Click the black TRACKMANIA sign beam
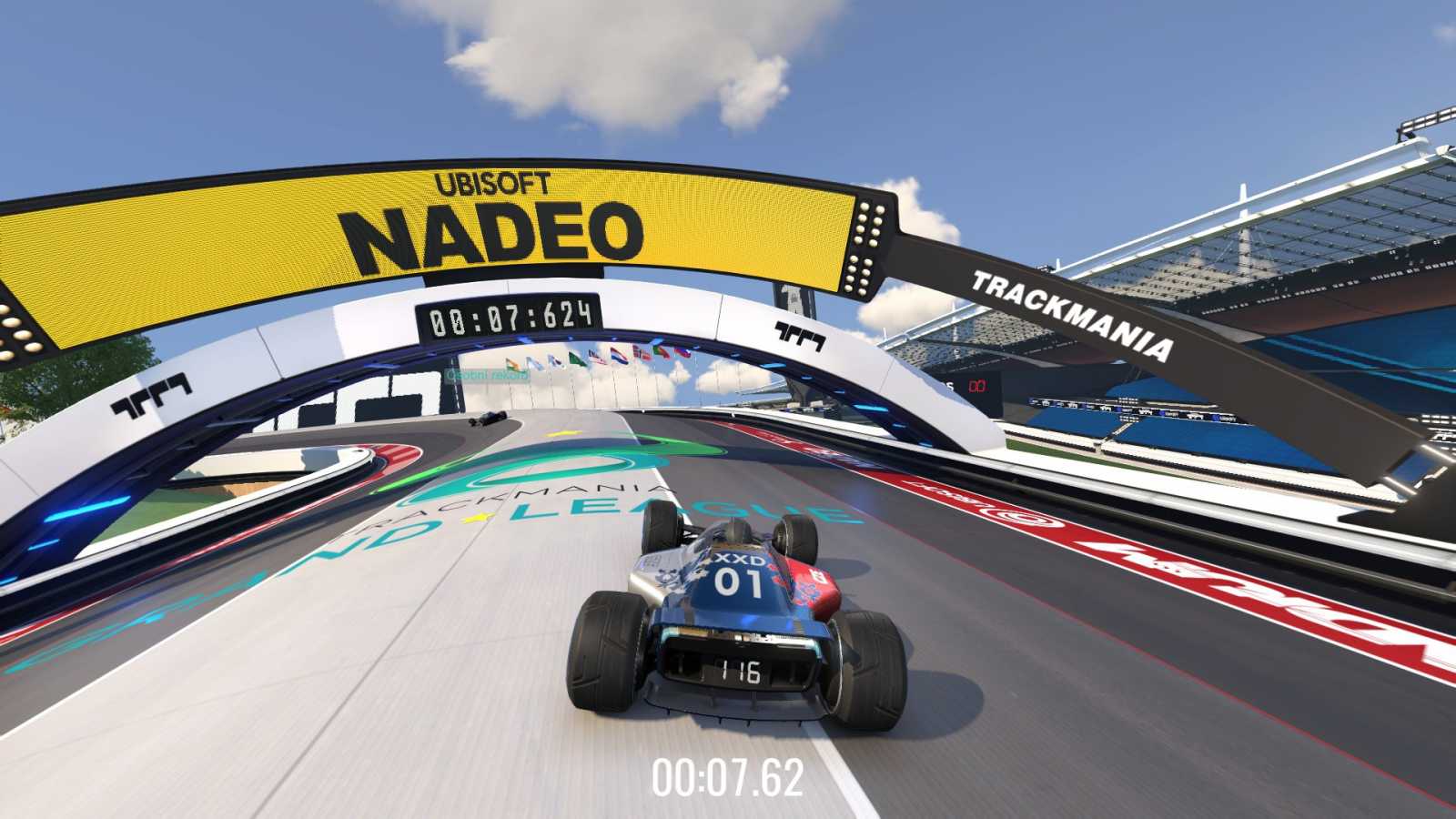The image size is (1456, 819). (x=1069, y=312)
